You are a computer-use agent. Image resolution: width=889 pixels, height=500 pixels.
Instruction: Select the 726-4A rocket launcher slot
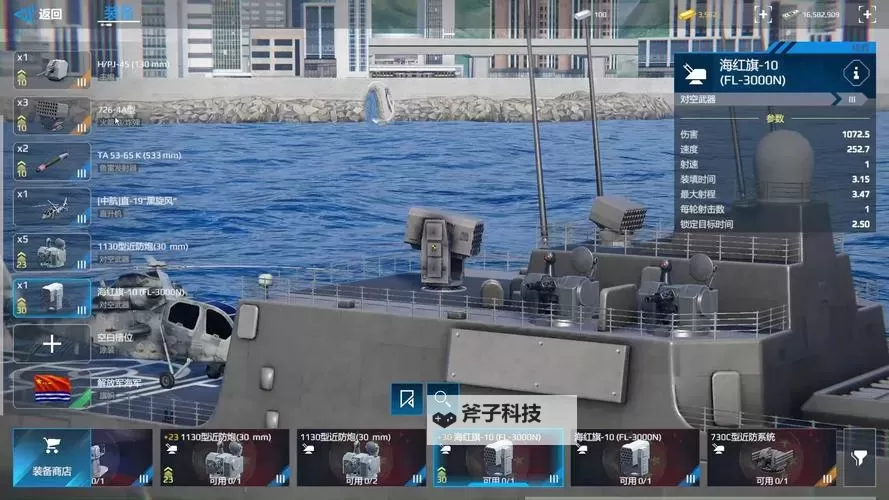coord(52,115)
